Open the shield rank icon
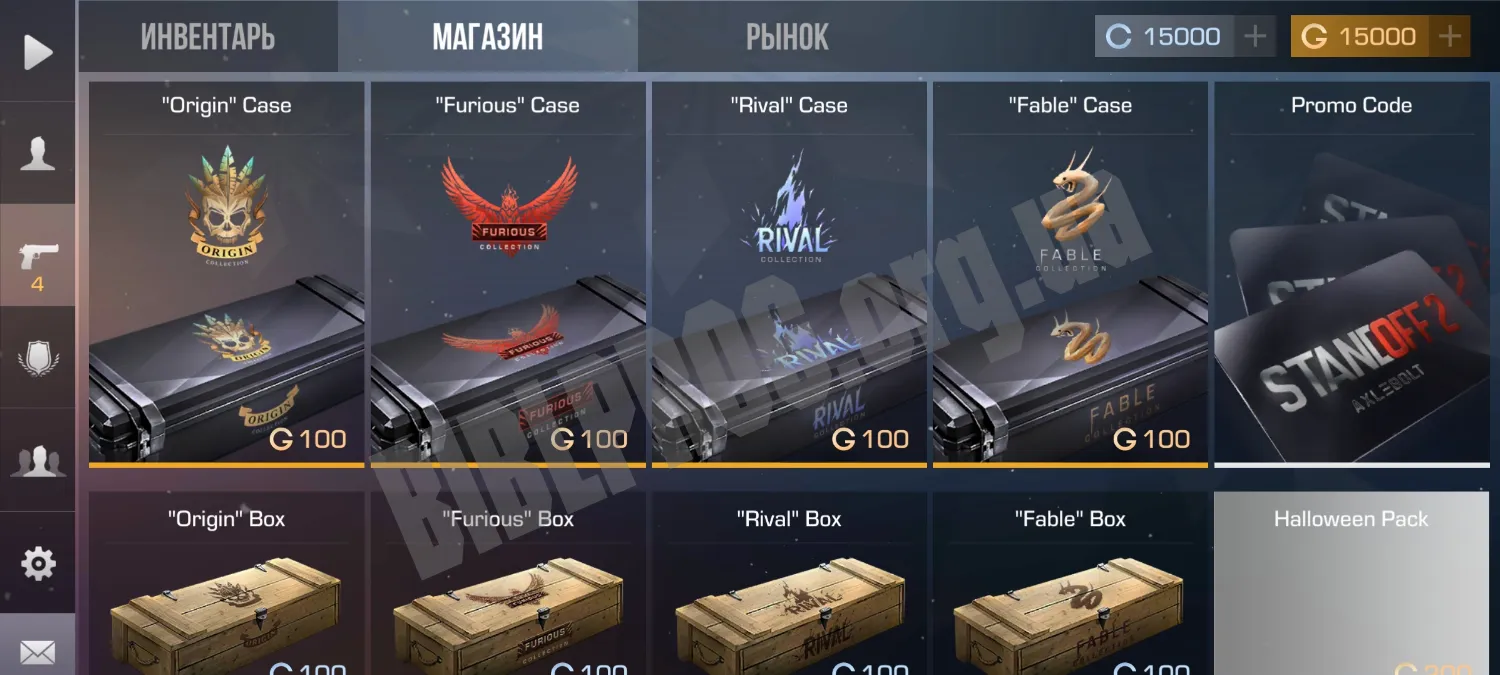 coord(38,358)
